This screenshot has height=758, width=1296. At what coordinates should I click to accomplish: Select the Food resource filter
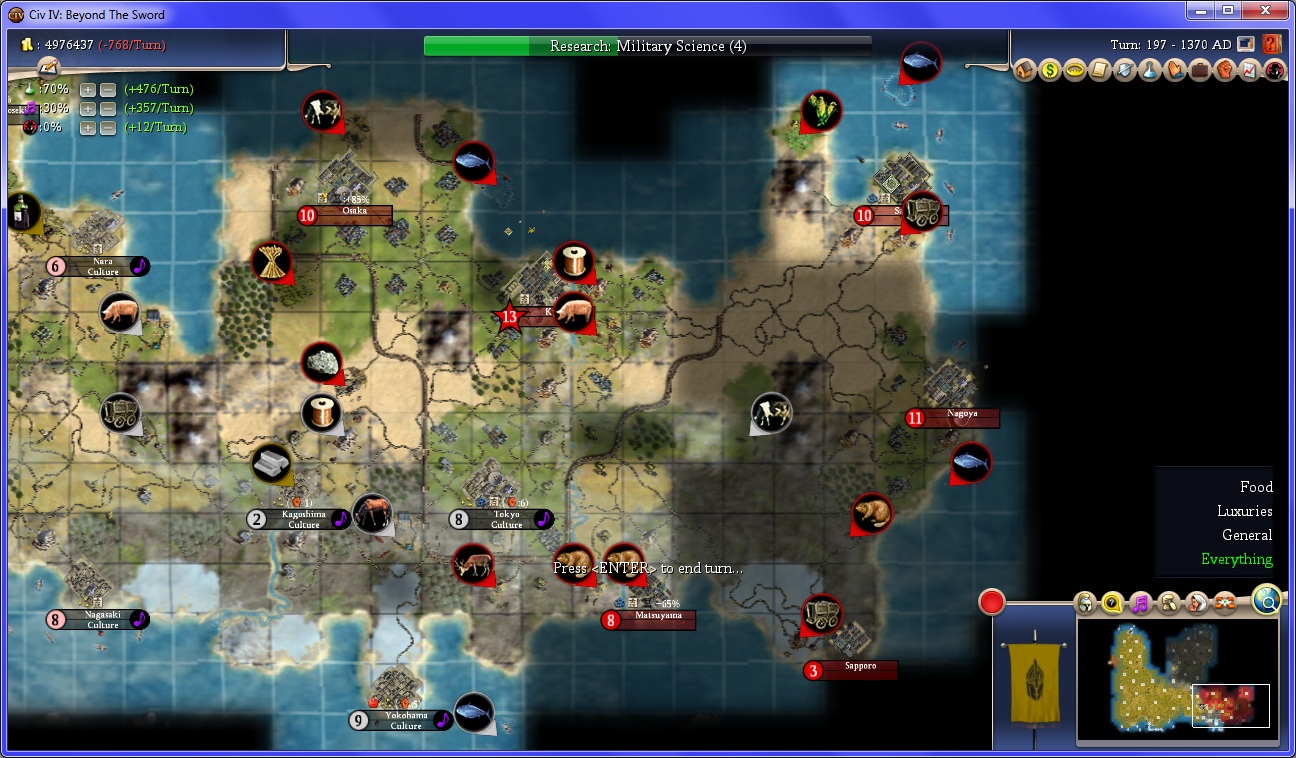(x=1256, y=487)
